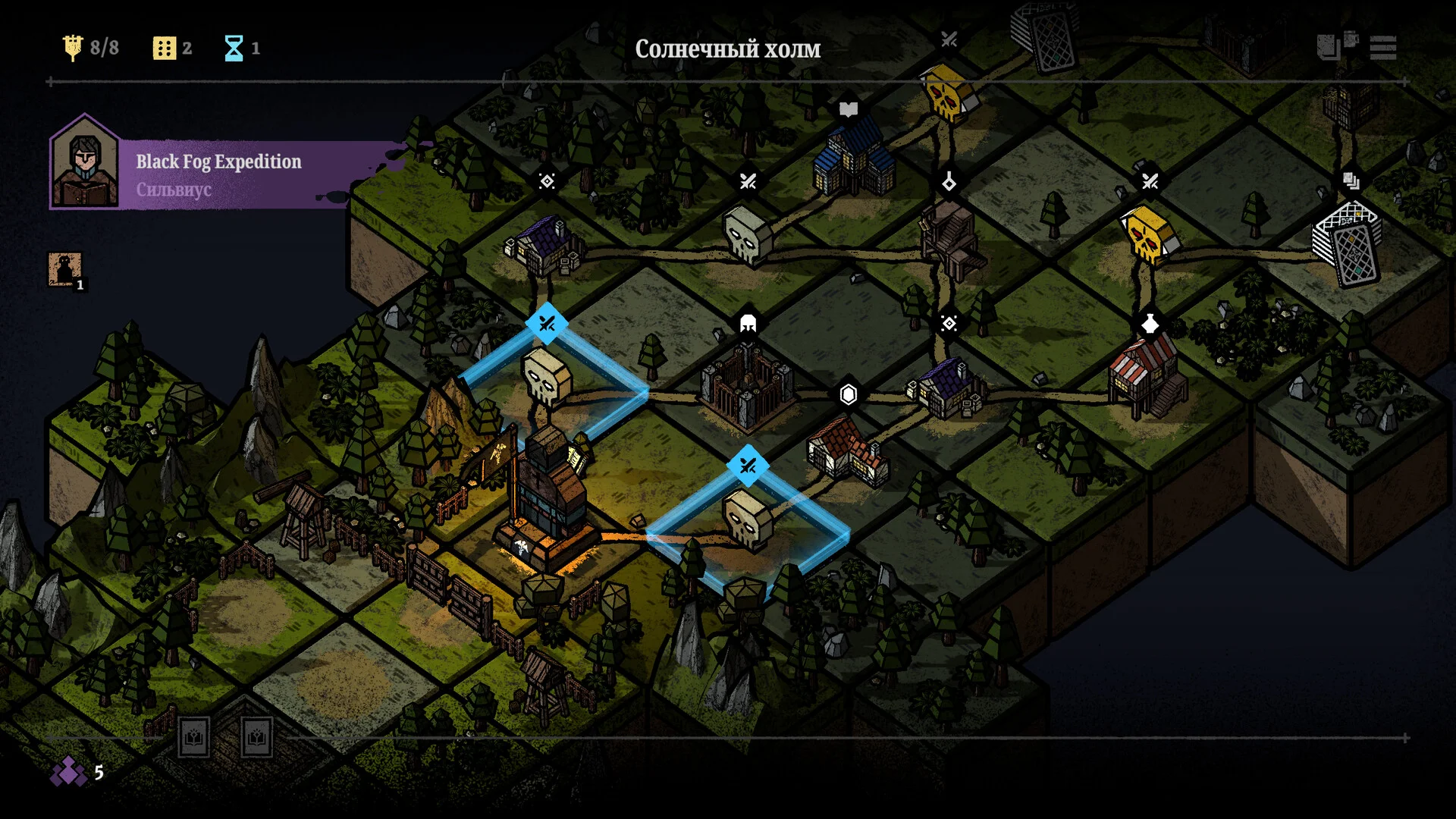Choose the book node marker above the blue house
The image size is (1456, 819).
click(848, 109)
